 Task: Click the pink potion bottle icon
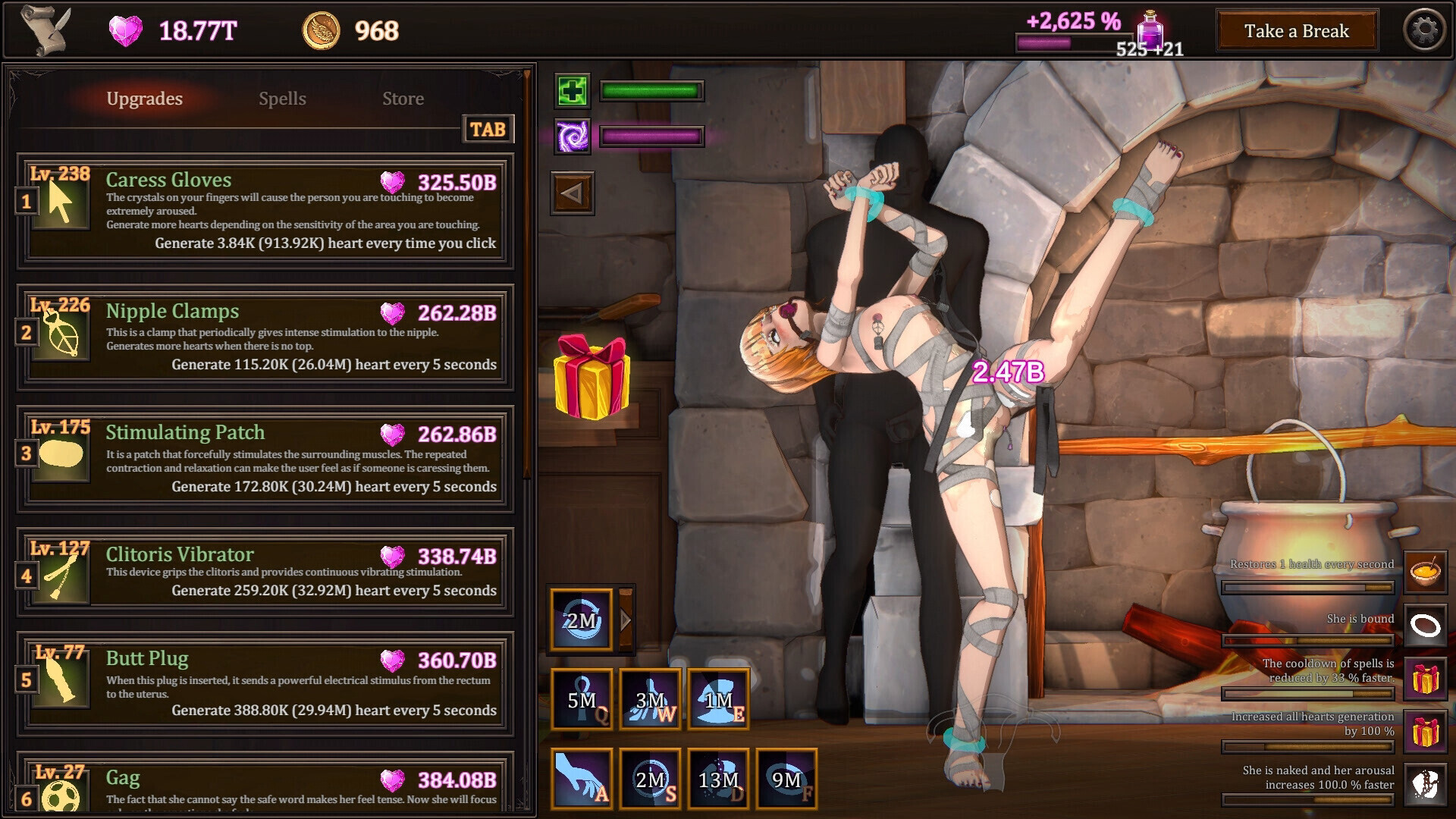coord(1150,31)
